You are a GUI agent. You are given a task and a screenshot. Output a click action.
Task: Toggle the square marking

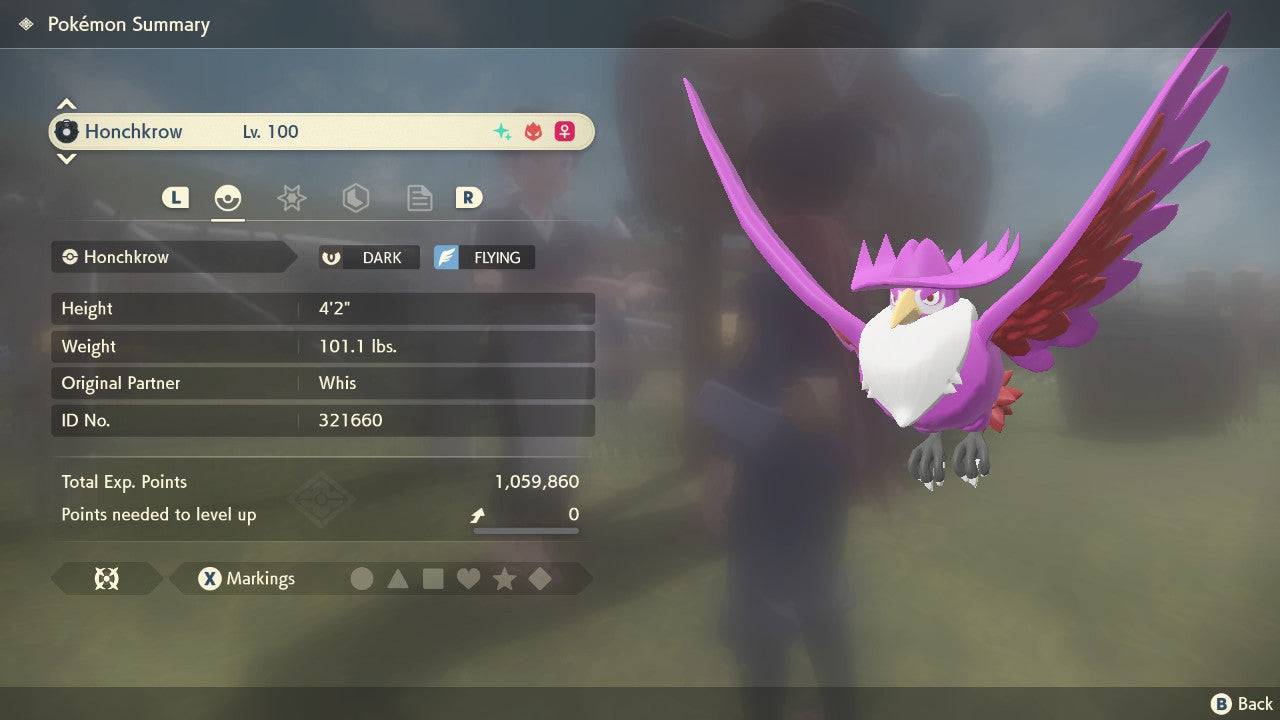click(x=433, y=578)
